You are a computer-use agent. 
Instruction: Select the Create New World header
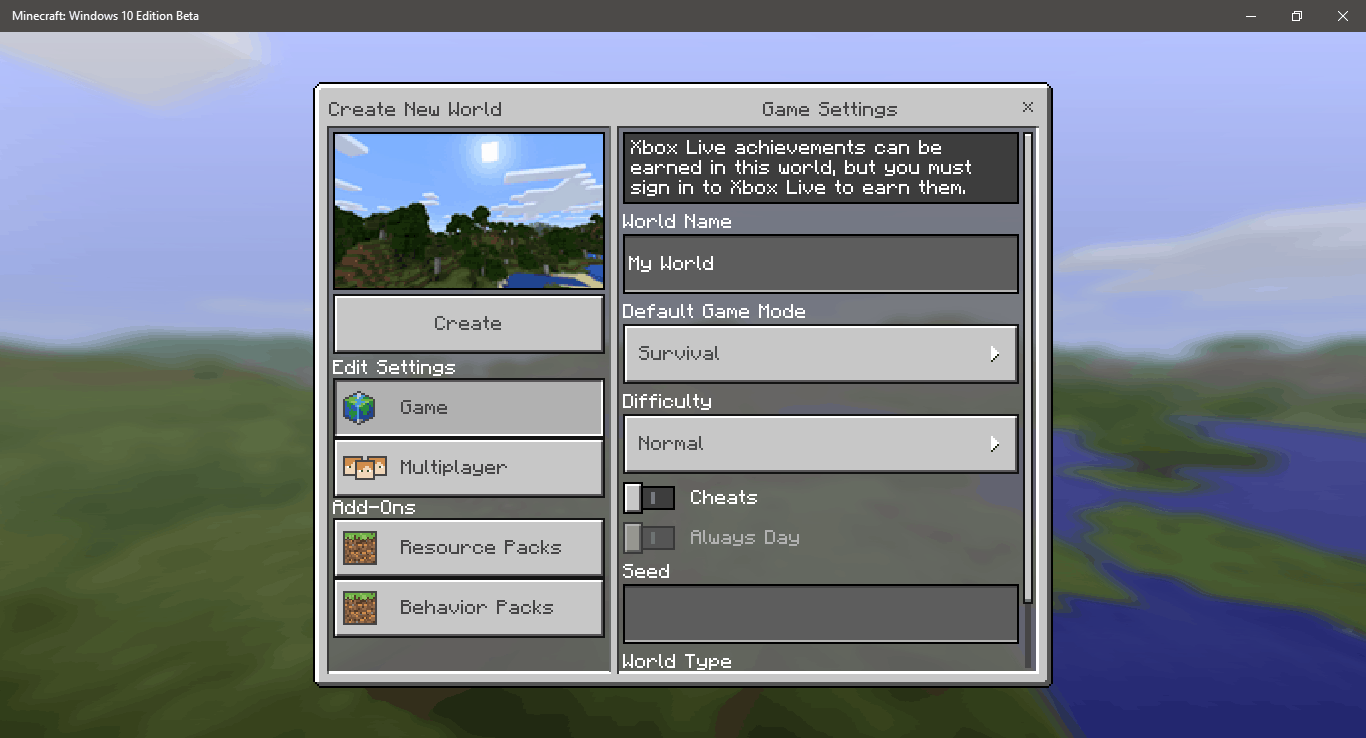416,109
